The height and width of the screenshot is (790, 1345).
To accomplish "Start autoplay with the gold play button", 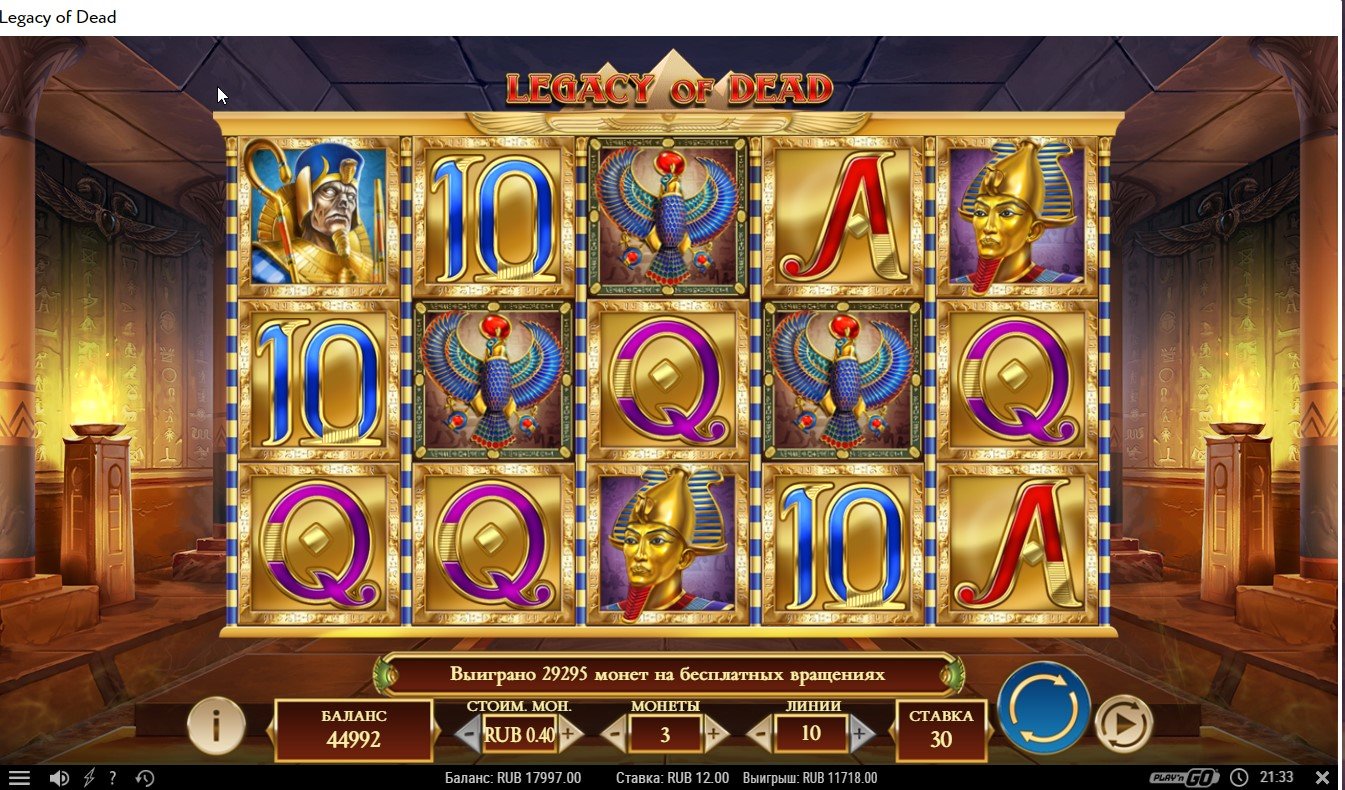I will coord(1123,723).
